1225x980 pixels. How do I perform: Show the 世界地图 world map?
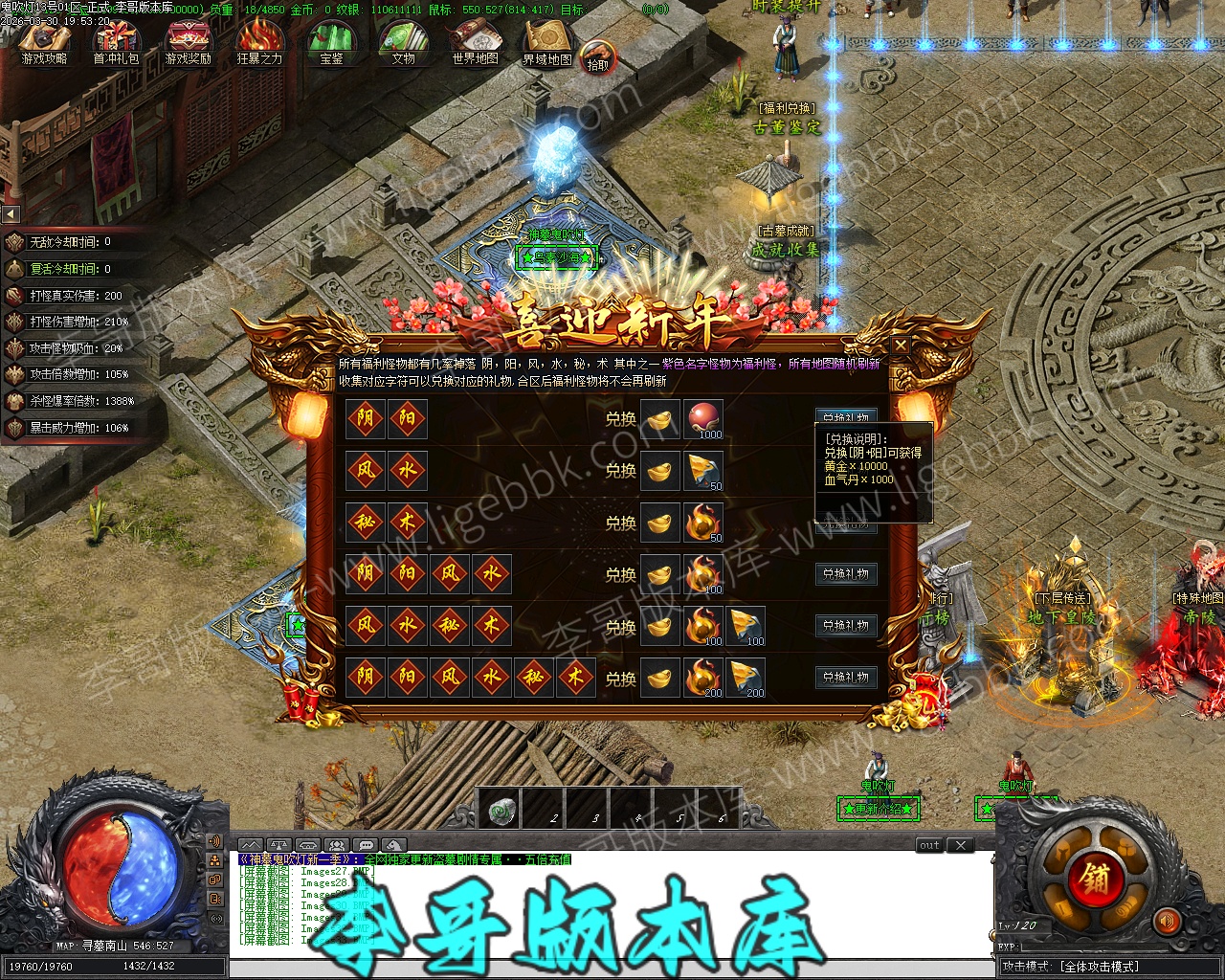pyautogui.click(x=475, y=42)
